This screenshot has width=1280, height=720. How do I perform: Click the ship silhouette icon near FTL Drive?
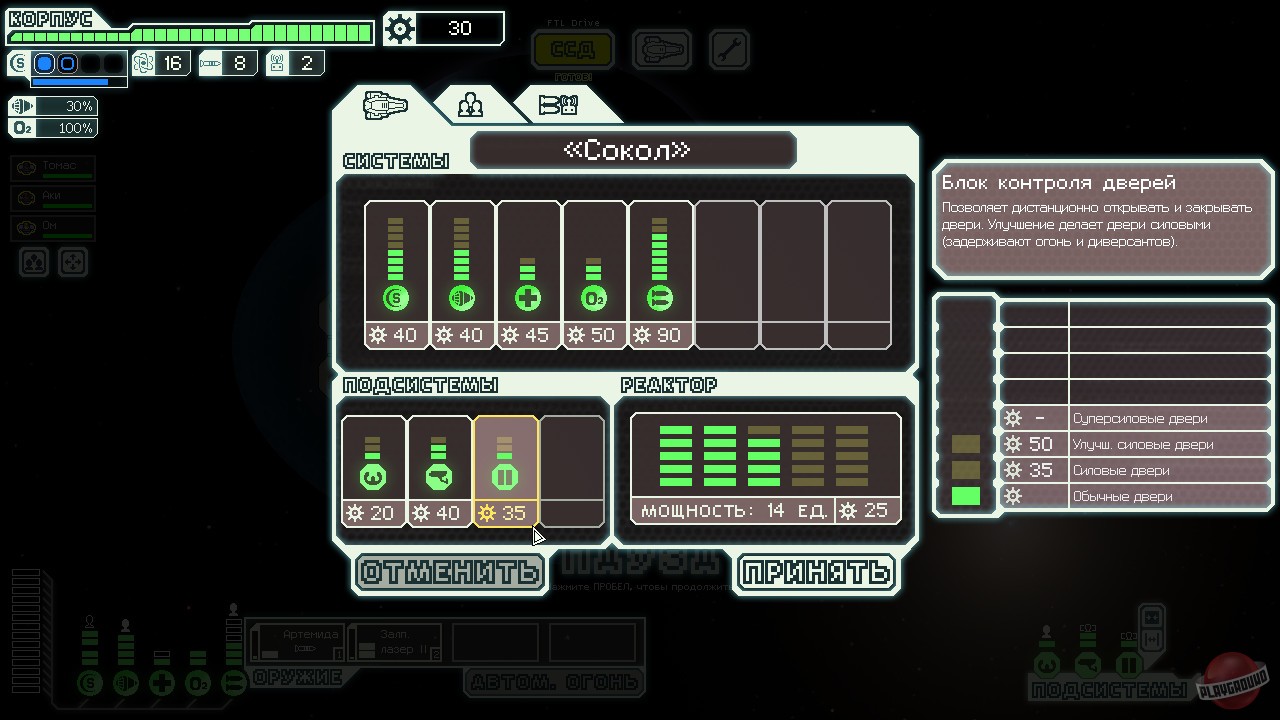pyautogui.click(x=661, y=49)
